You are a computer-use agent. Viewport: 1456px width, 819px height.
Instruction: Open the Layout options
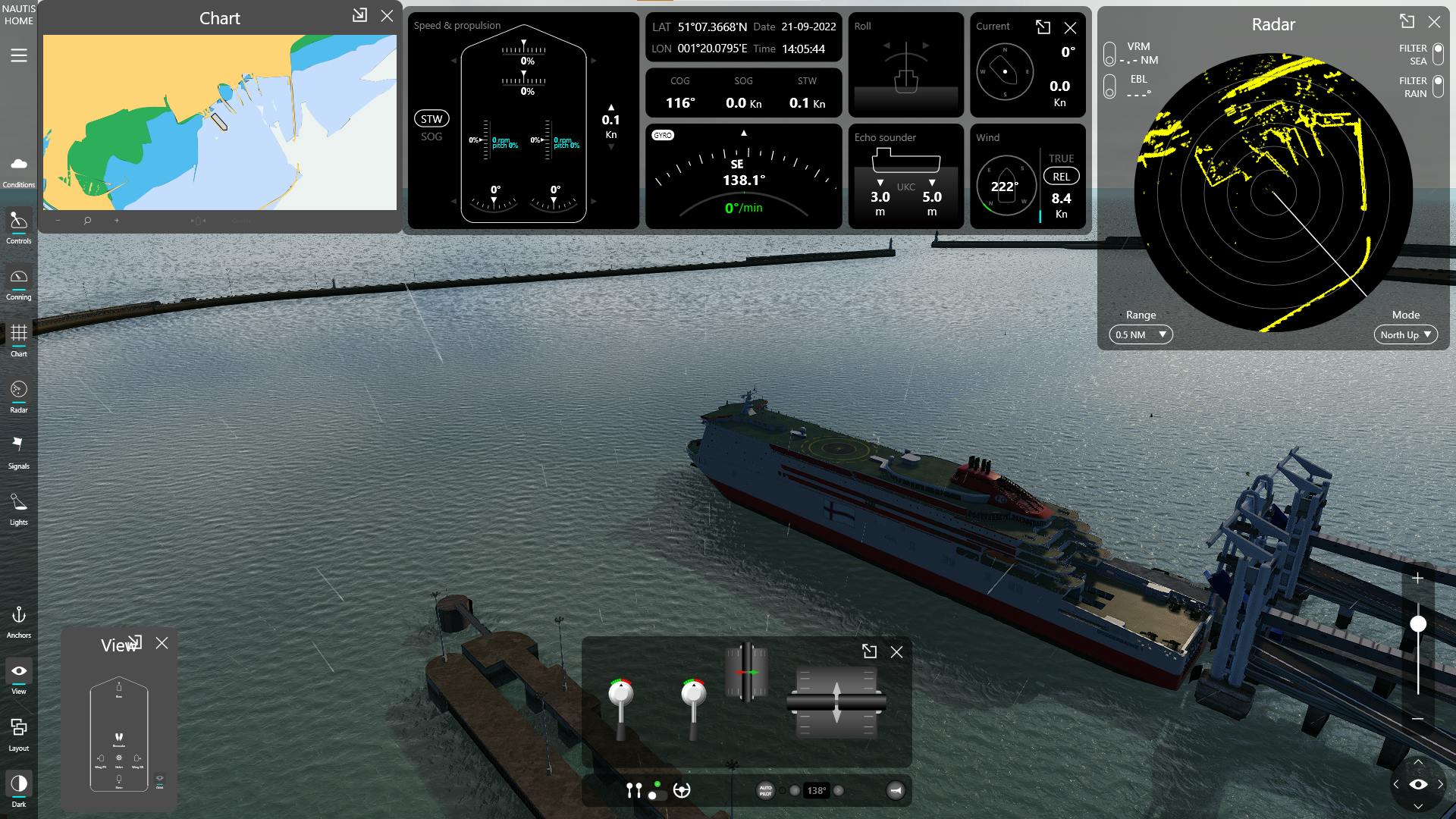click(x=19, y=733)
